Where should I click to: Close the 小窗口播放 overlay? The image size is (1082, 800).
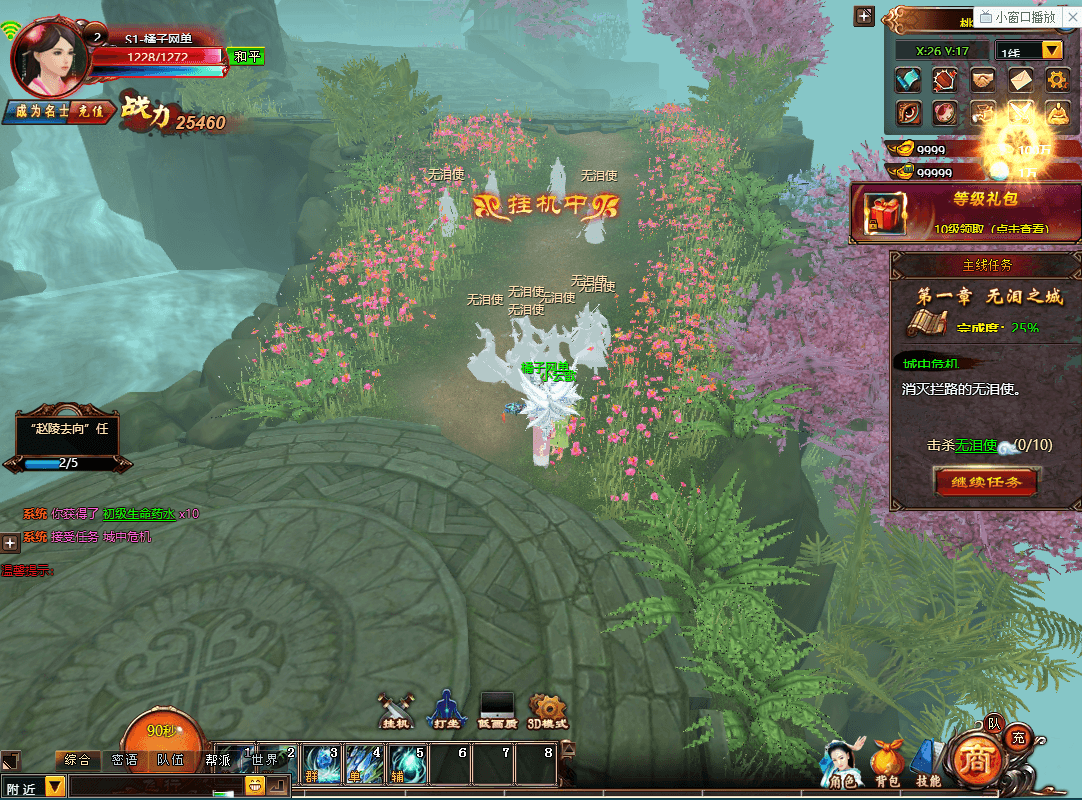pos(1072,17)
